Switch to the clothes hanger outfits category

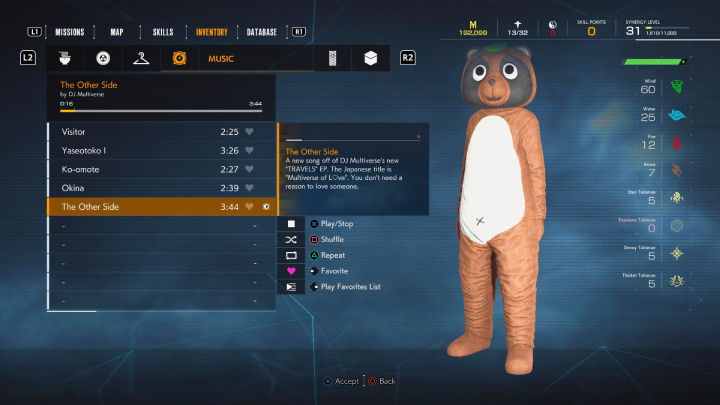(x=140, y=58)
